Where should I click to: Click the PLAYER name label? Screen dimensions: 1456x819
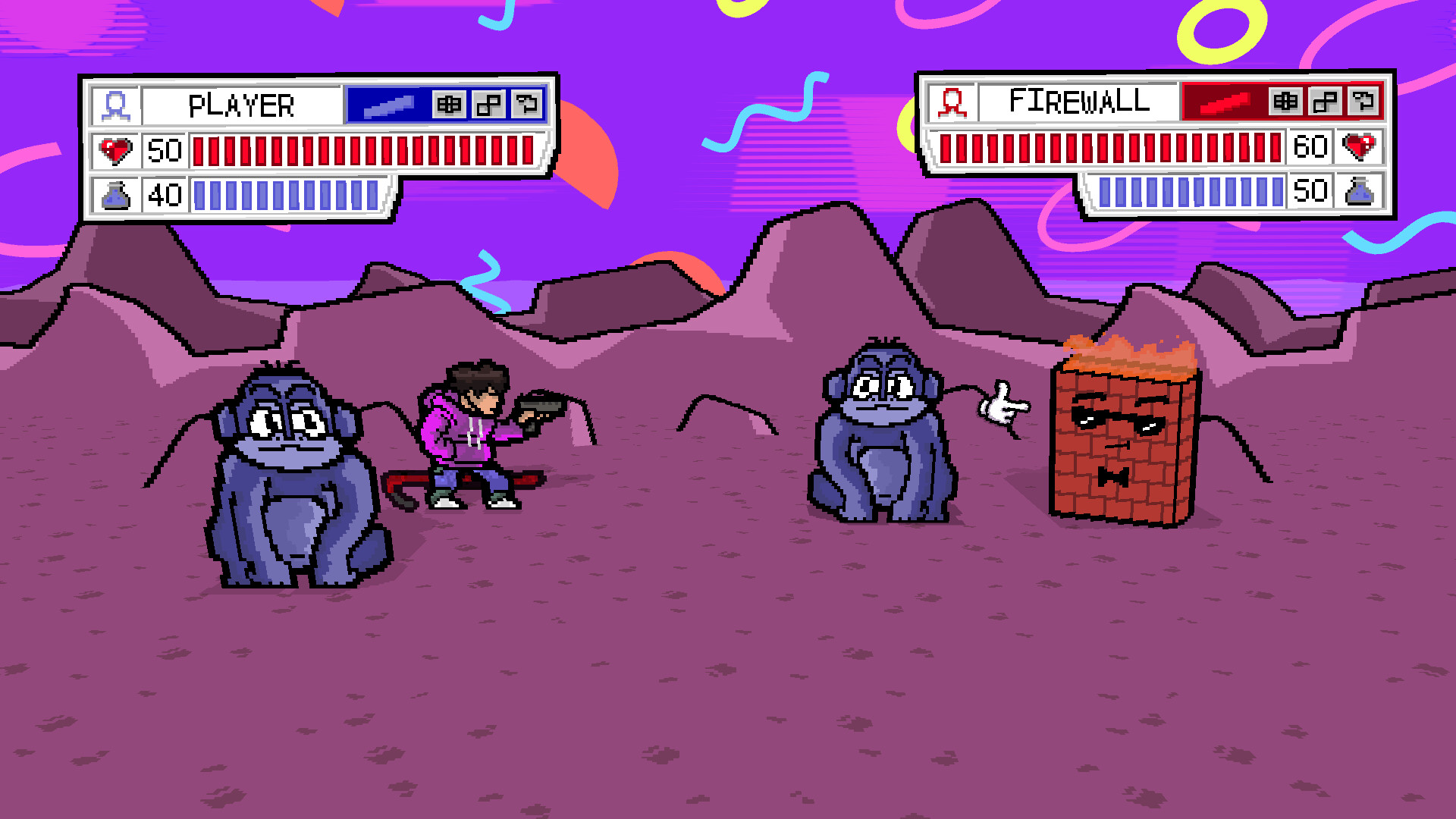(243, 104)
